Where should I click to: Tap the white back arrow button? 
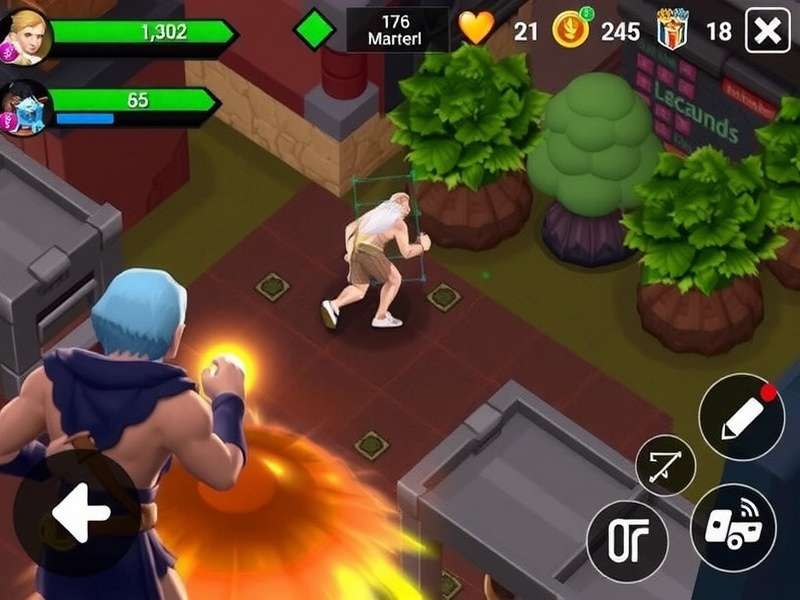pyautogui.click(x=78, y=514)
